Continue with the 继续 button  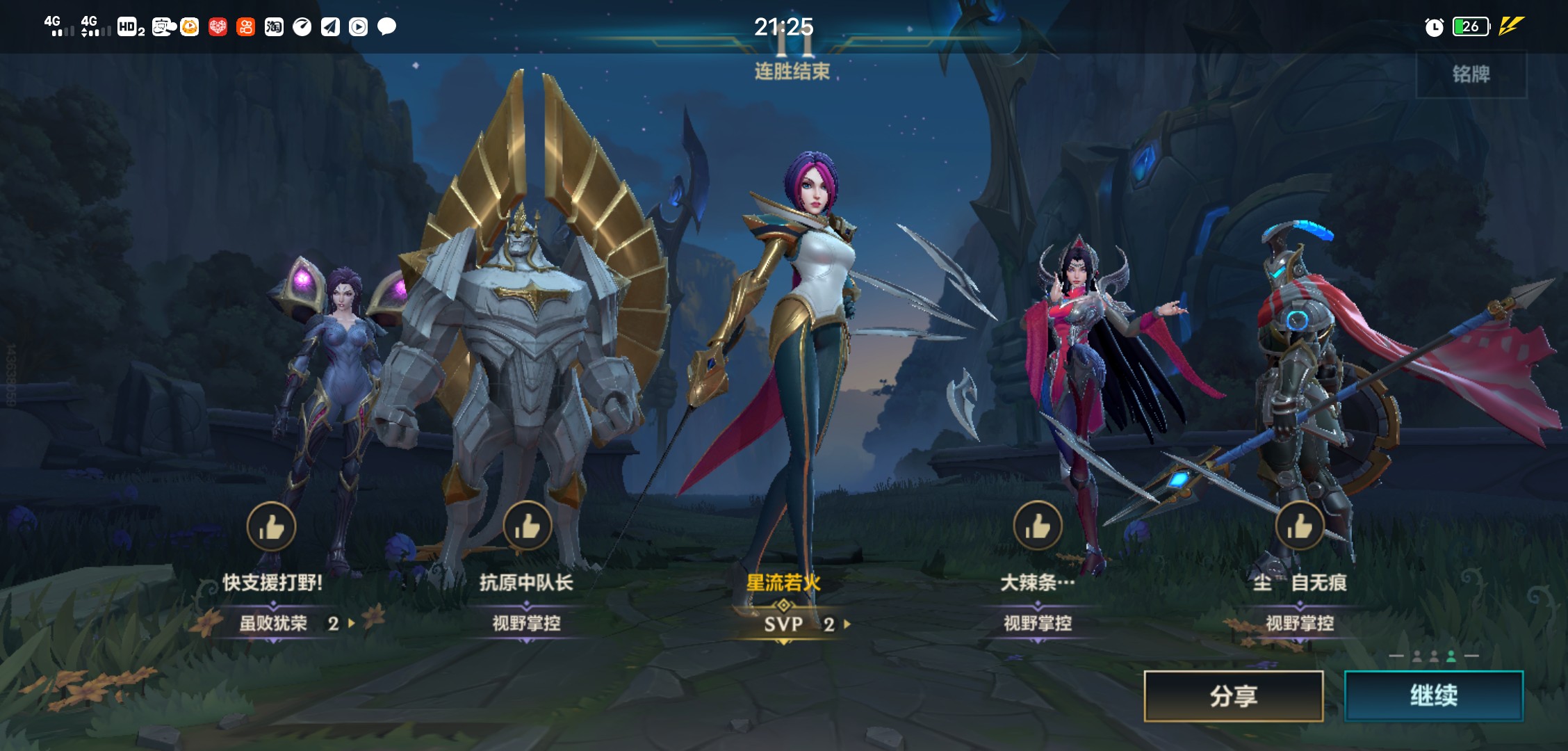[x=1433, y=695]
